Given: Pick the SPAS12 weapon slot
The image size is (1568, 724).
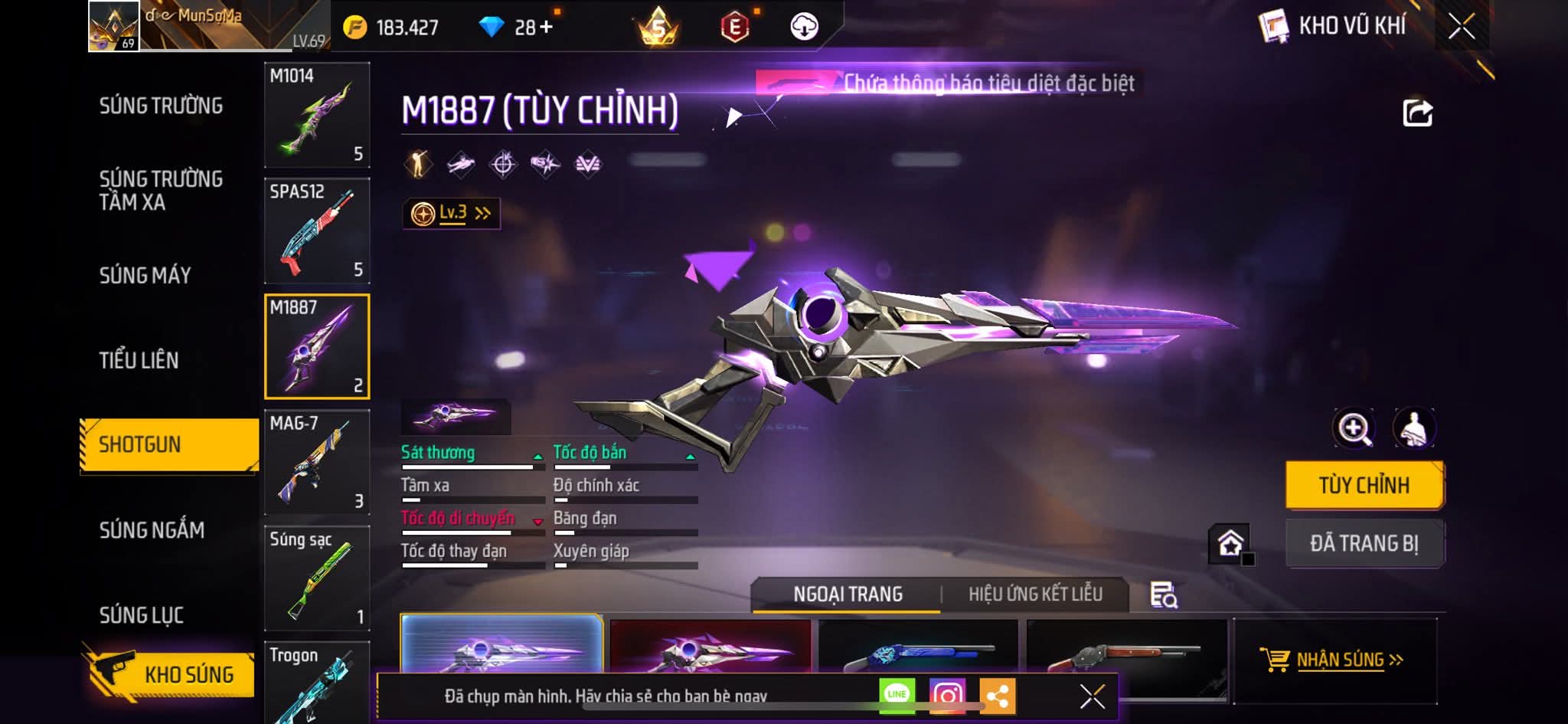Looking at the screenshot, I should pyautogui.click(x=317, y=231).
